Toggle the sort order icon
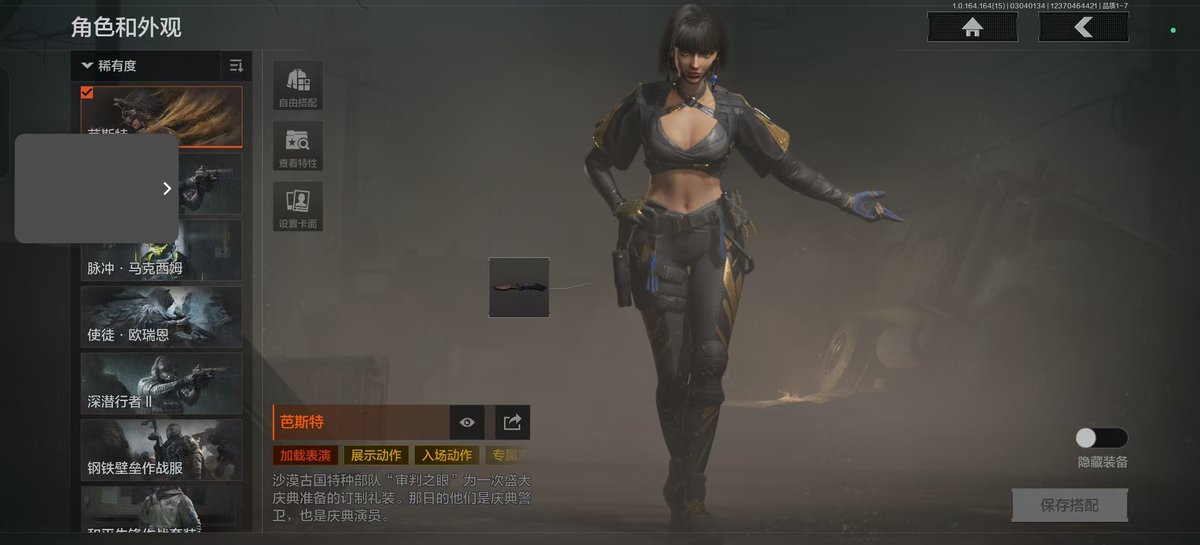Viewport: 1200px width, 545px height. (x=237, y=66)
